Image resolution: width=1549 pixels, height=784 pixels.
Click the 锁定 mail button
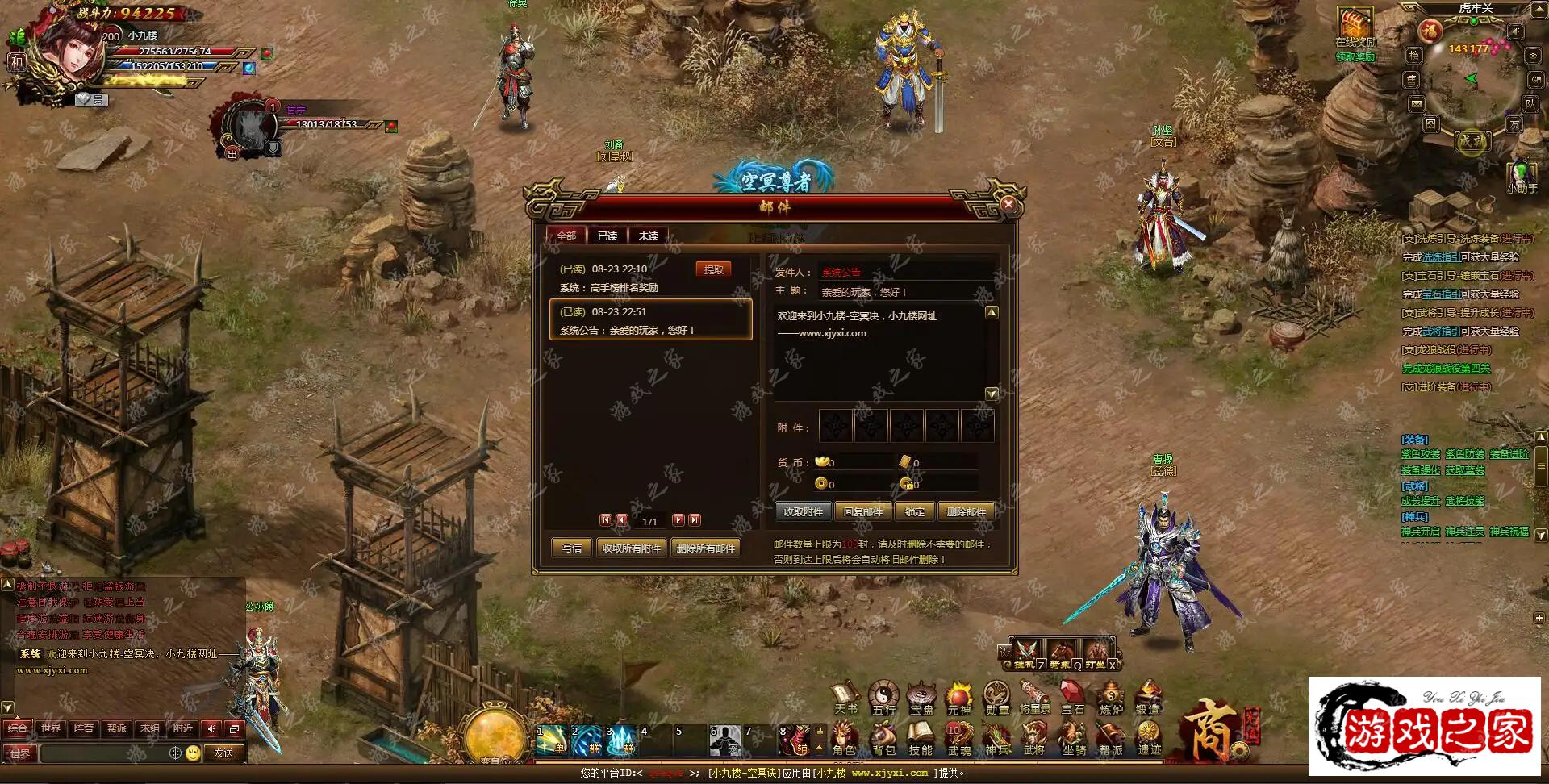(x=915, y=511)
